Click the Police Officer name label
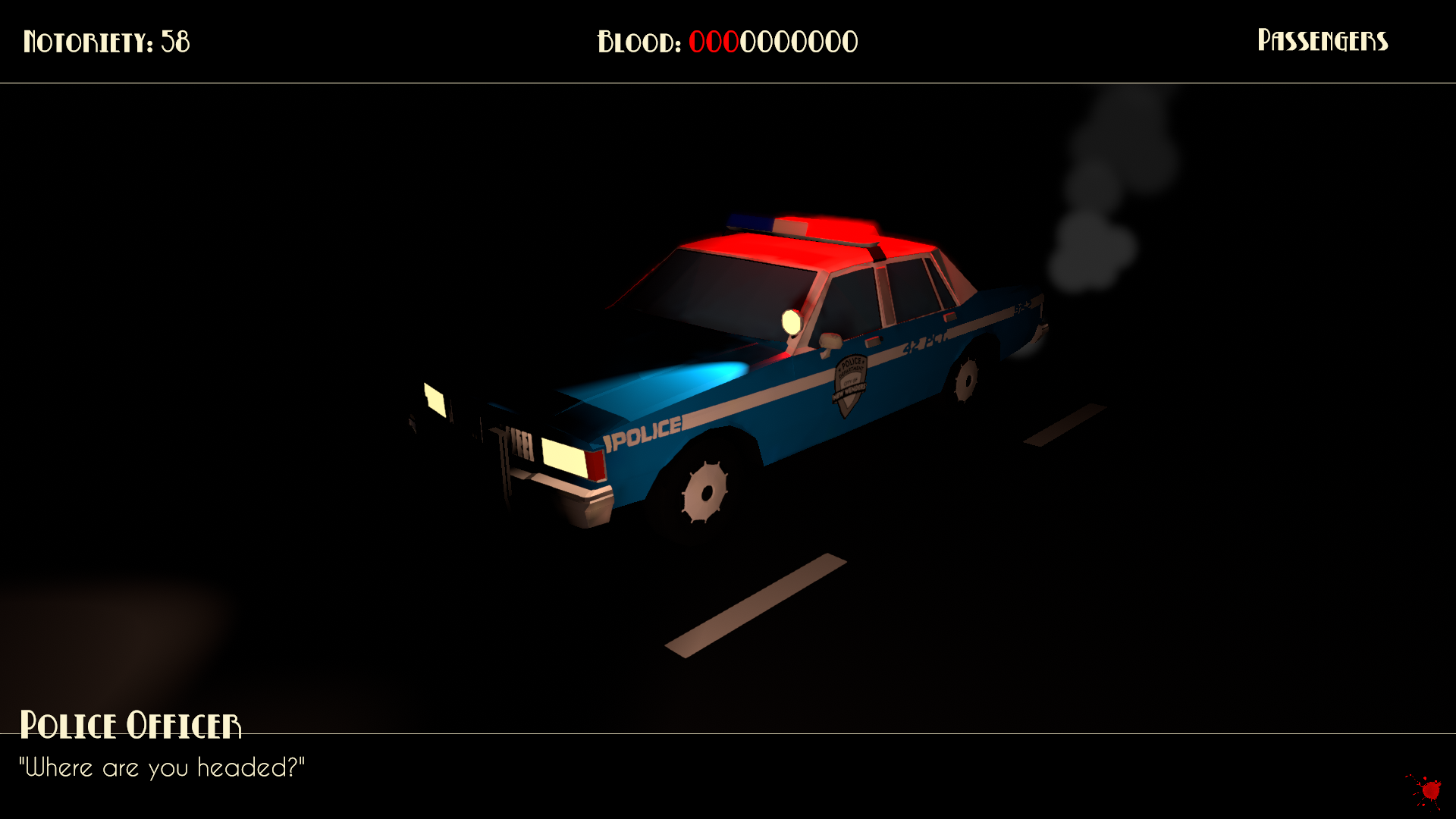1456x819 pixels. pos(133,725)
